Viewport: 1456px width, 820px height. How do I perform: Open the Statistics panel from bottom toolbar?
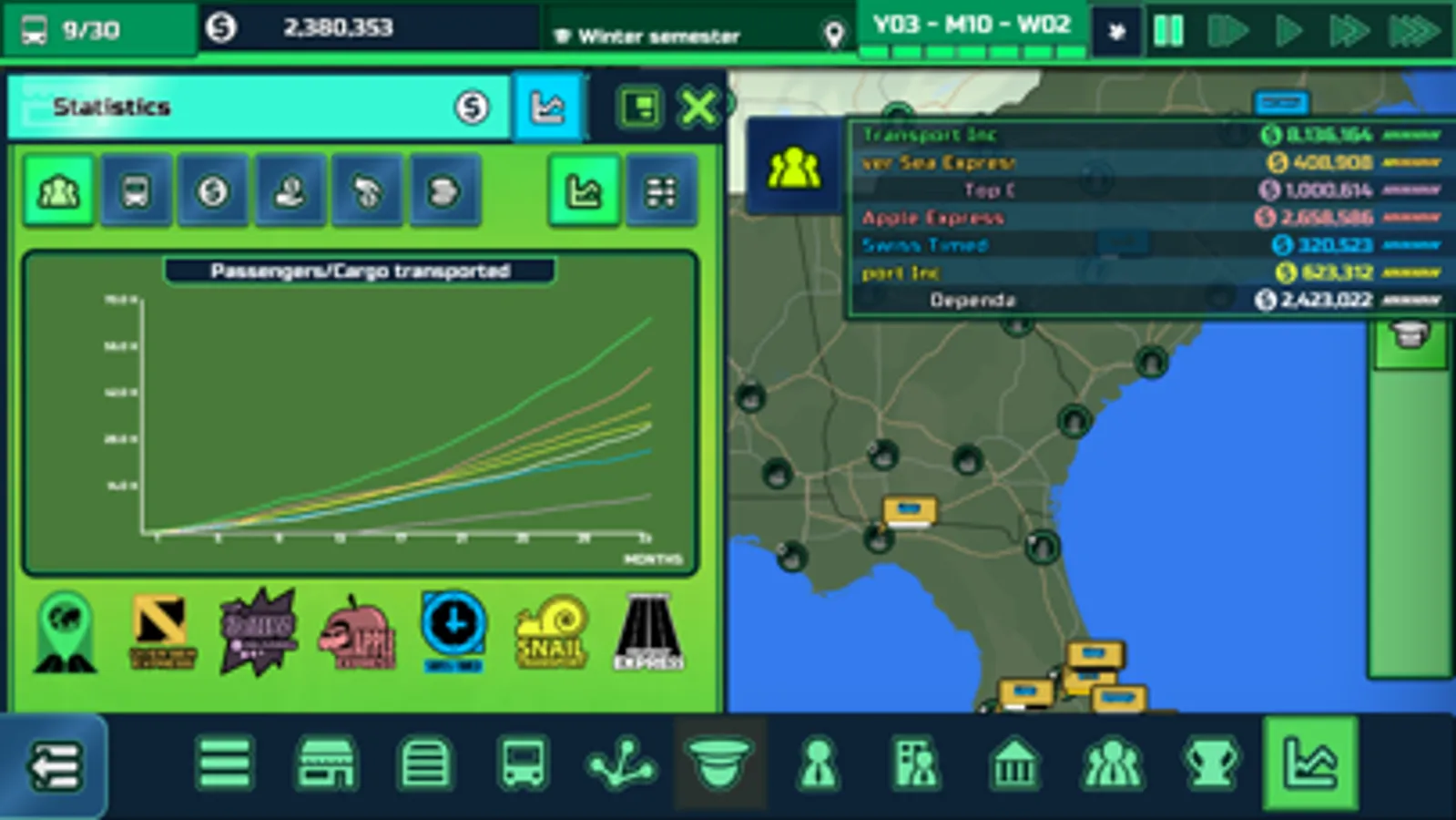point(1311,765)
